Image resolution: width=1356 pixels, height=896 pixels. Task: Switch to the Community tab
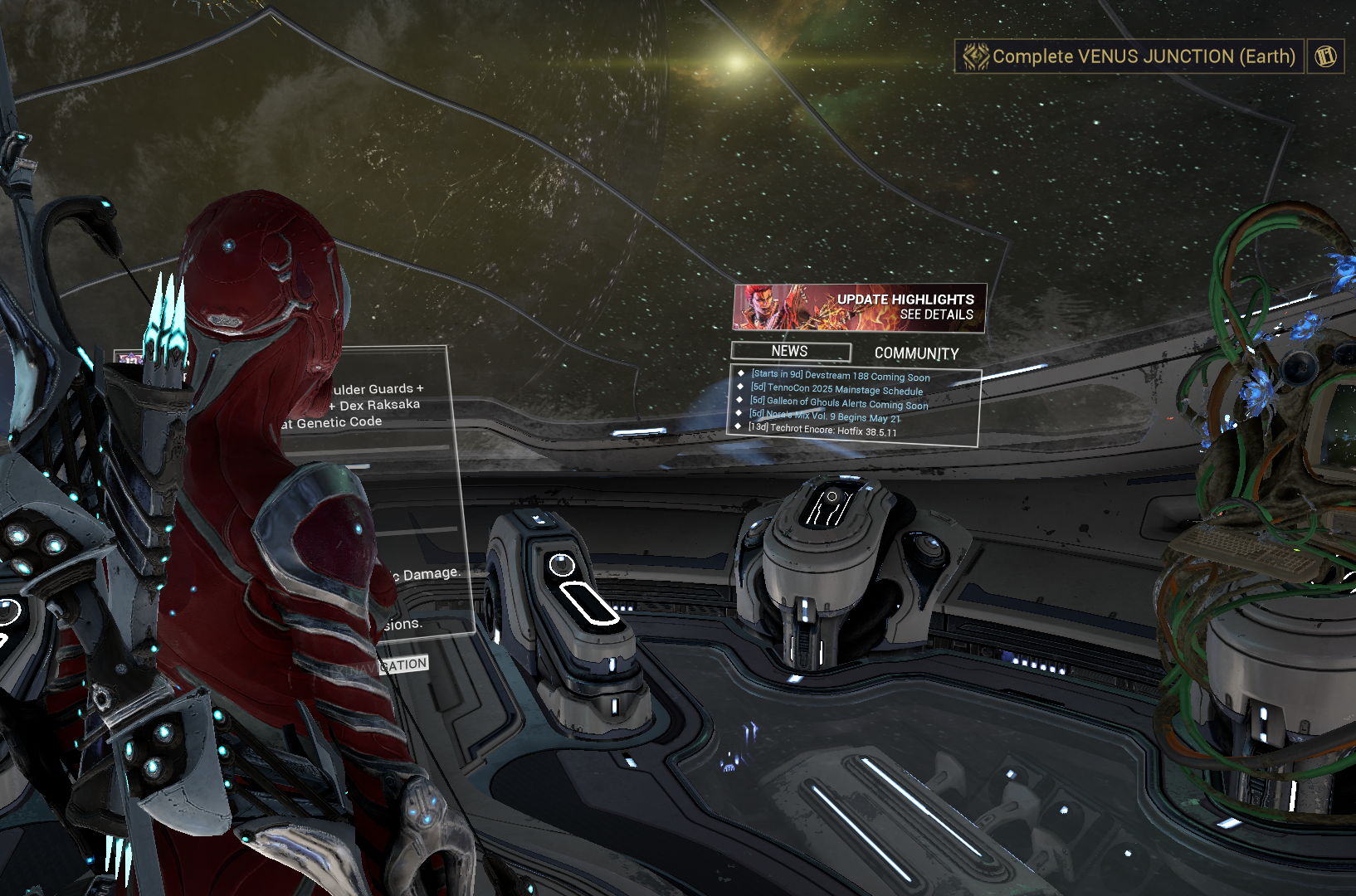coord(916,353)
